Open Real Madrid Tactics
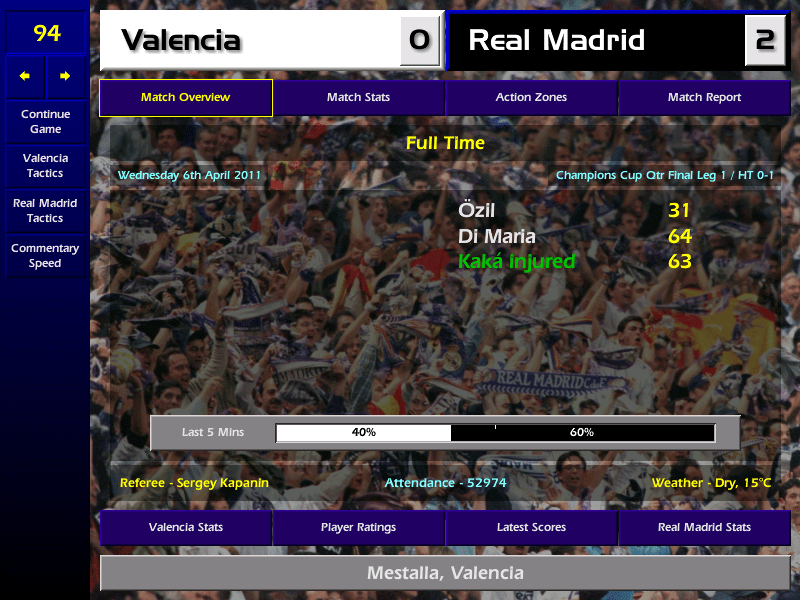Viewport: 800px width, 600px height. click(45, 210)
